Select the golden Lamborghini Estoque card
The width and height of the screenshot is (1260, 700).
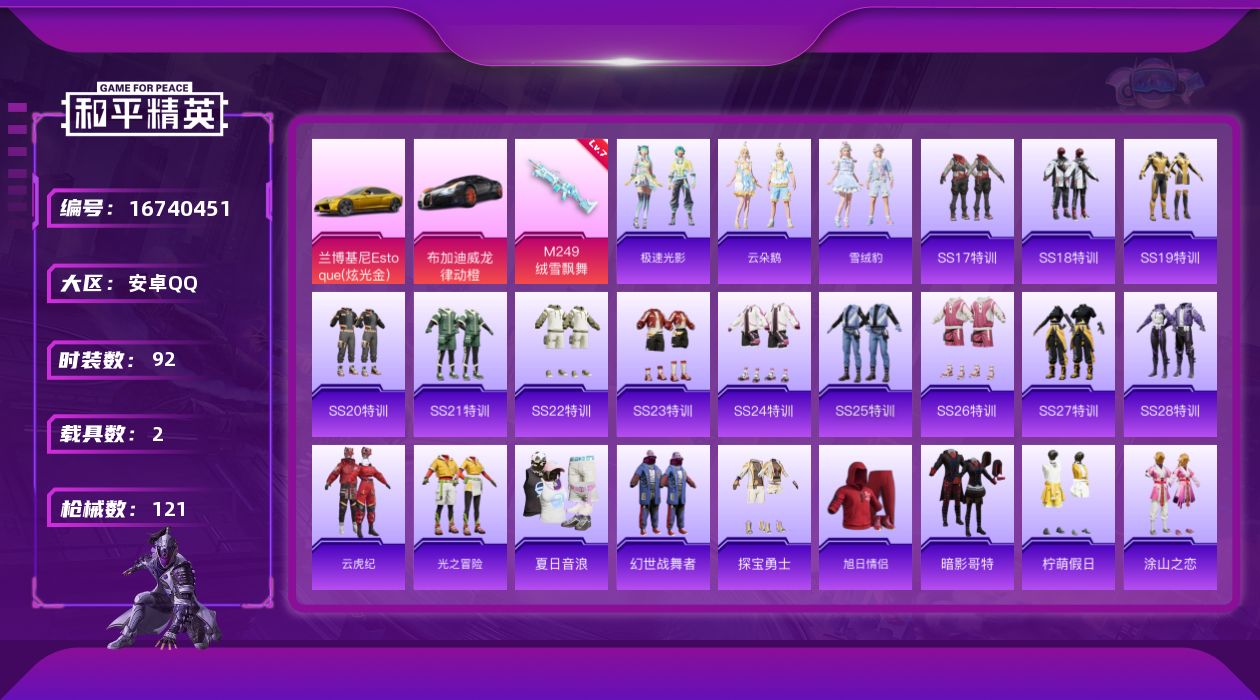[x=358, y=211]
